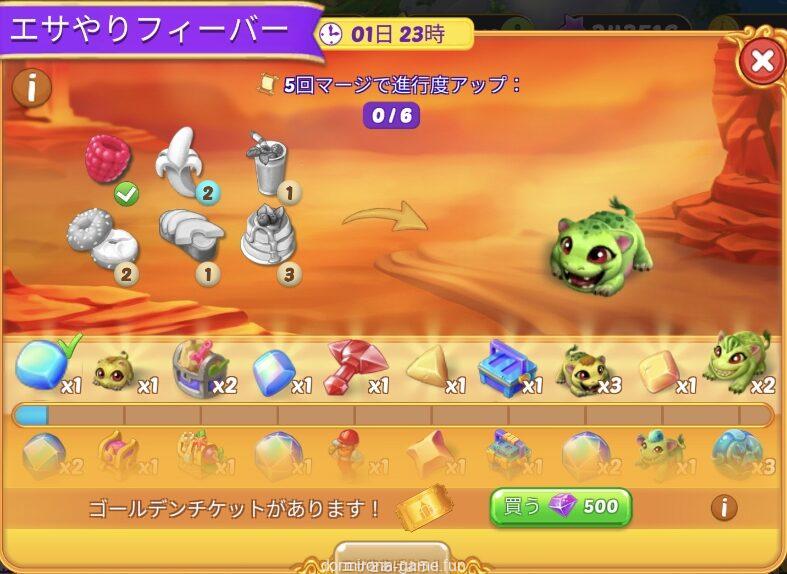This screenshot has width=787, height=574.
Task: Show golden ticket info beside the buy button
Action: tap(724, 507)
